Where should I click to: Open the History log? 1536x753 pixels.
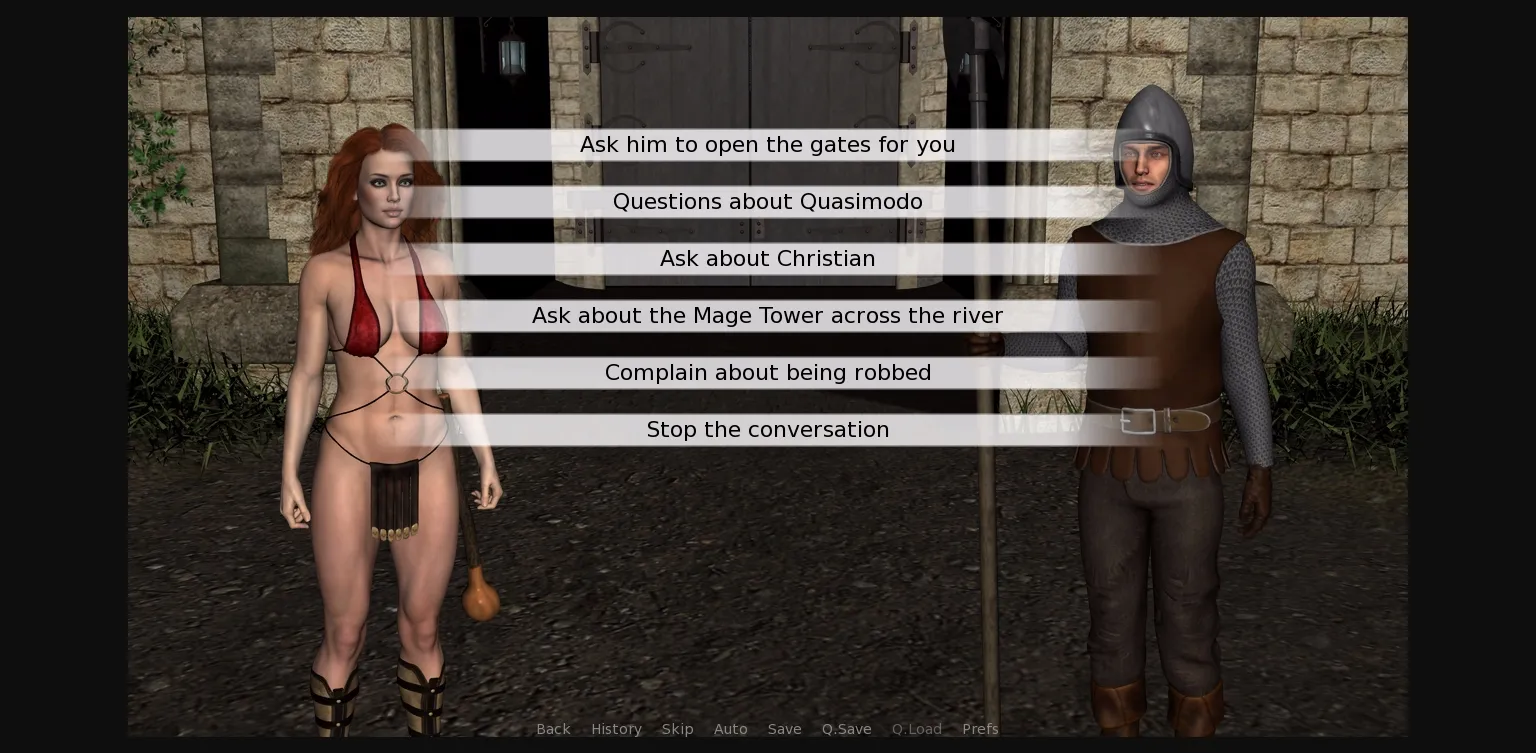coord(616,729)
